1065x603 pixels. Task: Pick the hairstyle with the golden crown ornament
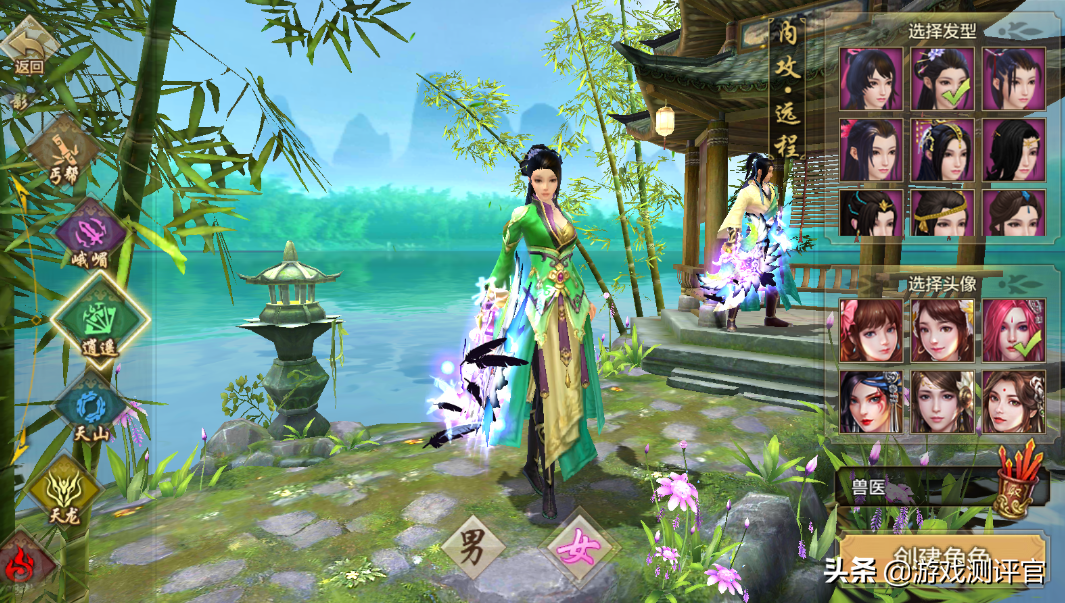point(942,150)
